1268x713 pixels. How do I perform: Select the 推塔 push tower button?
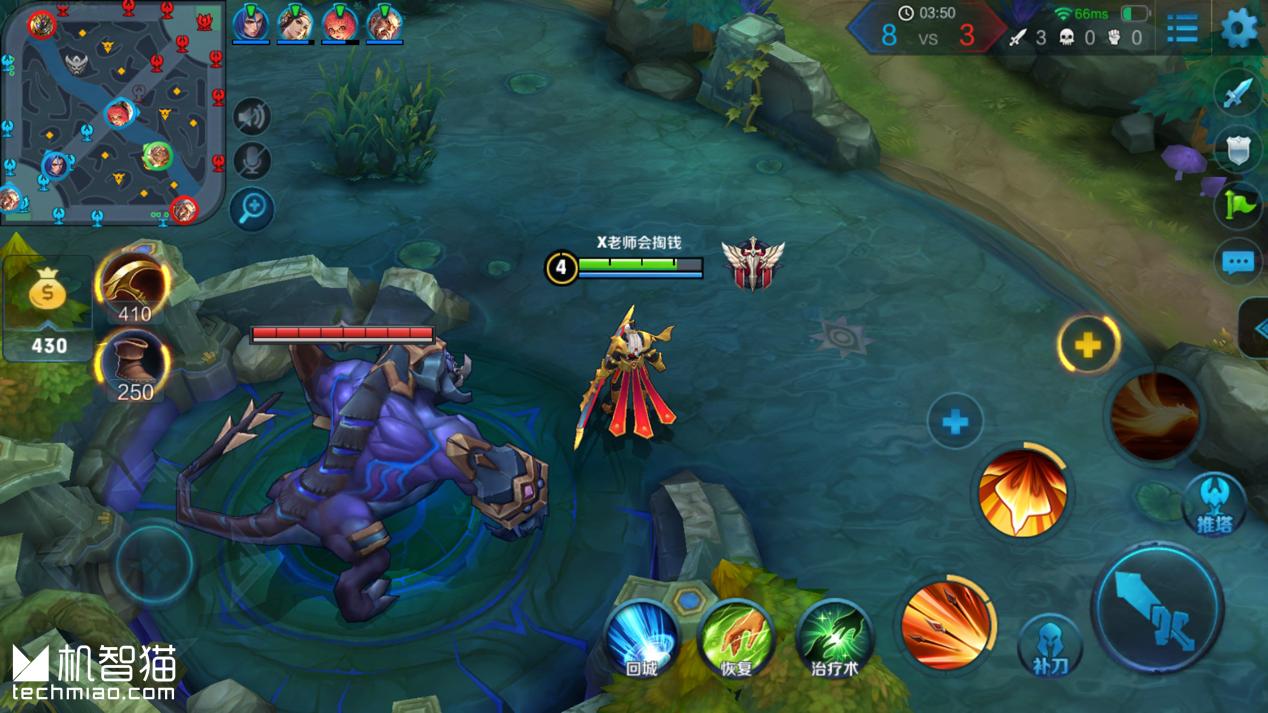click(x=1214, y=503)
